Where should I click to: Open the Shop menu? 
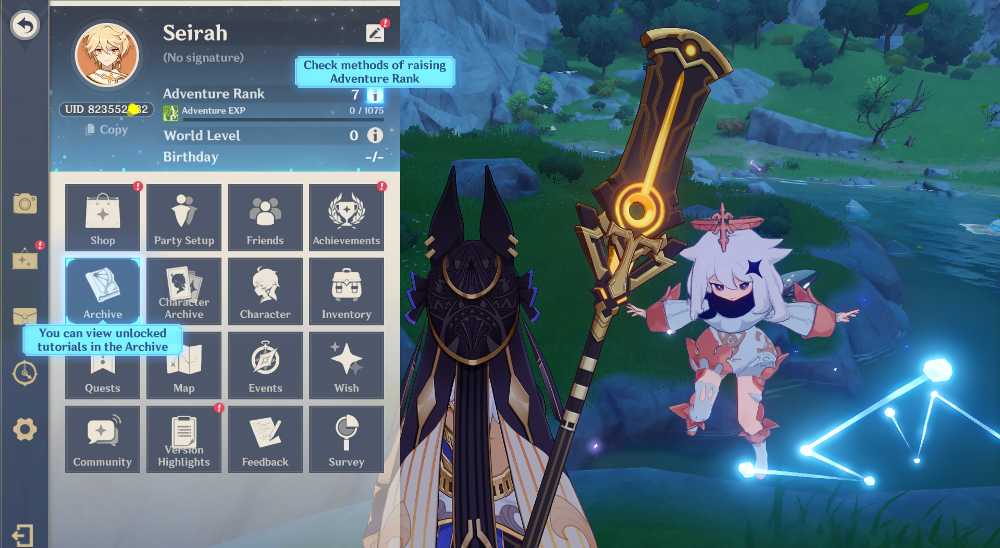(x=103, y=217)
